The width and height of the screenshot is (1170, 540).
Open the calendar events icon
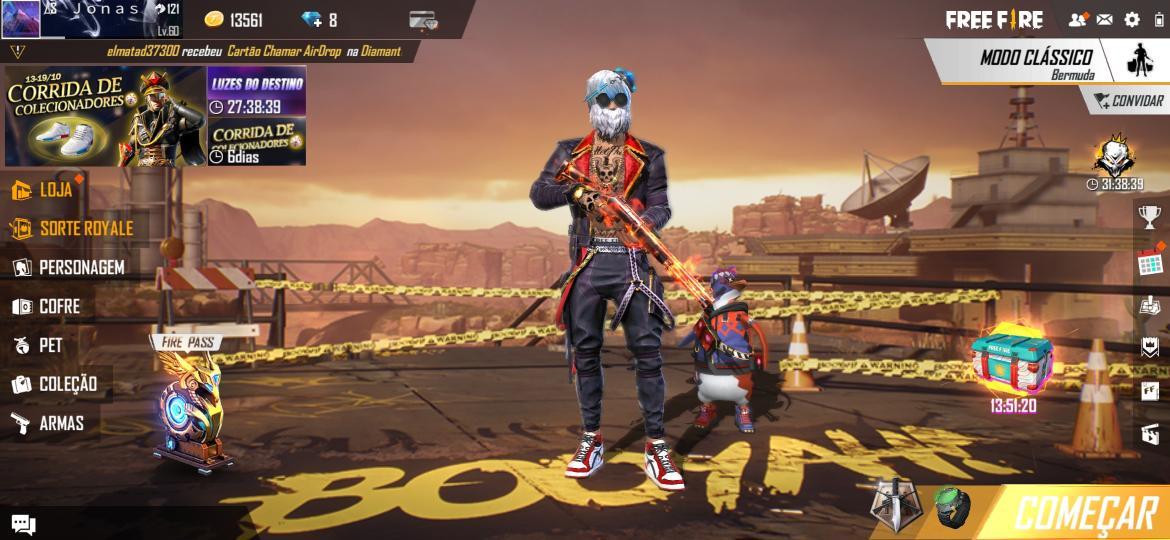(1150, 263)
